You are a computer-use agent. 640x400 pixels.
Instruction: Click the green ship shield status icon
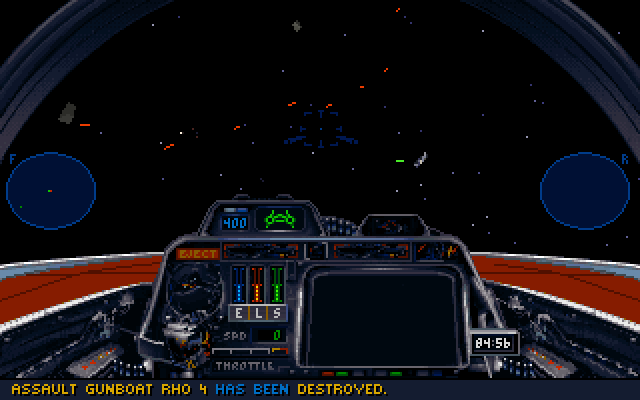[278, 217]
